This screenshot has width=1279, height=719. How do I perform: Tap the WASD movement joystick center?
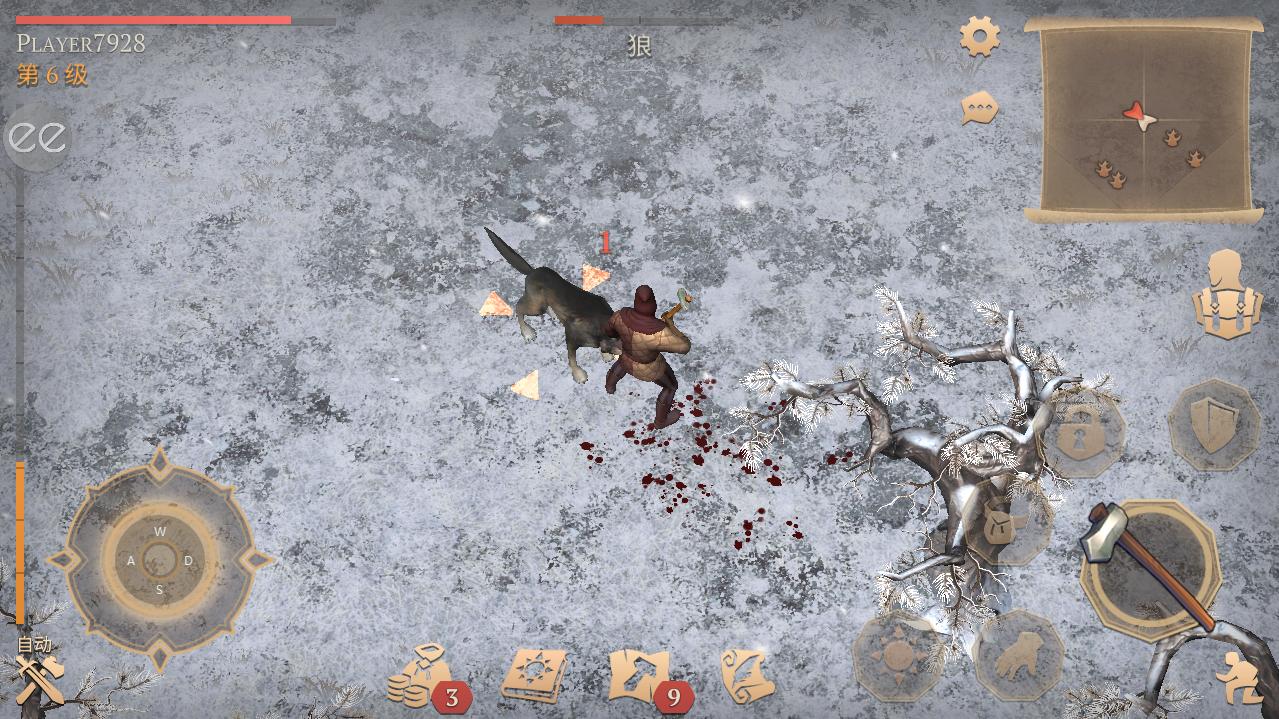coord(159,559)
